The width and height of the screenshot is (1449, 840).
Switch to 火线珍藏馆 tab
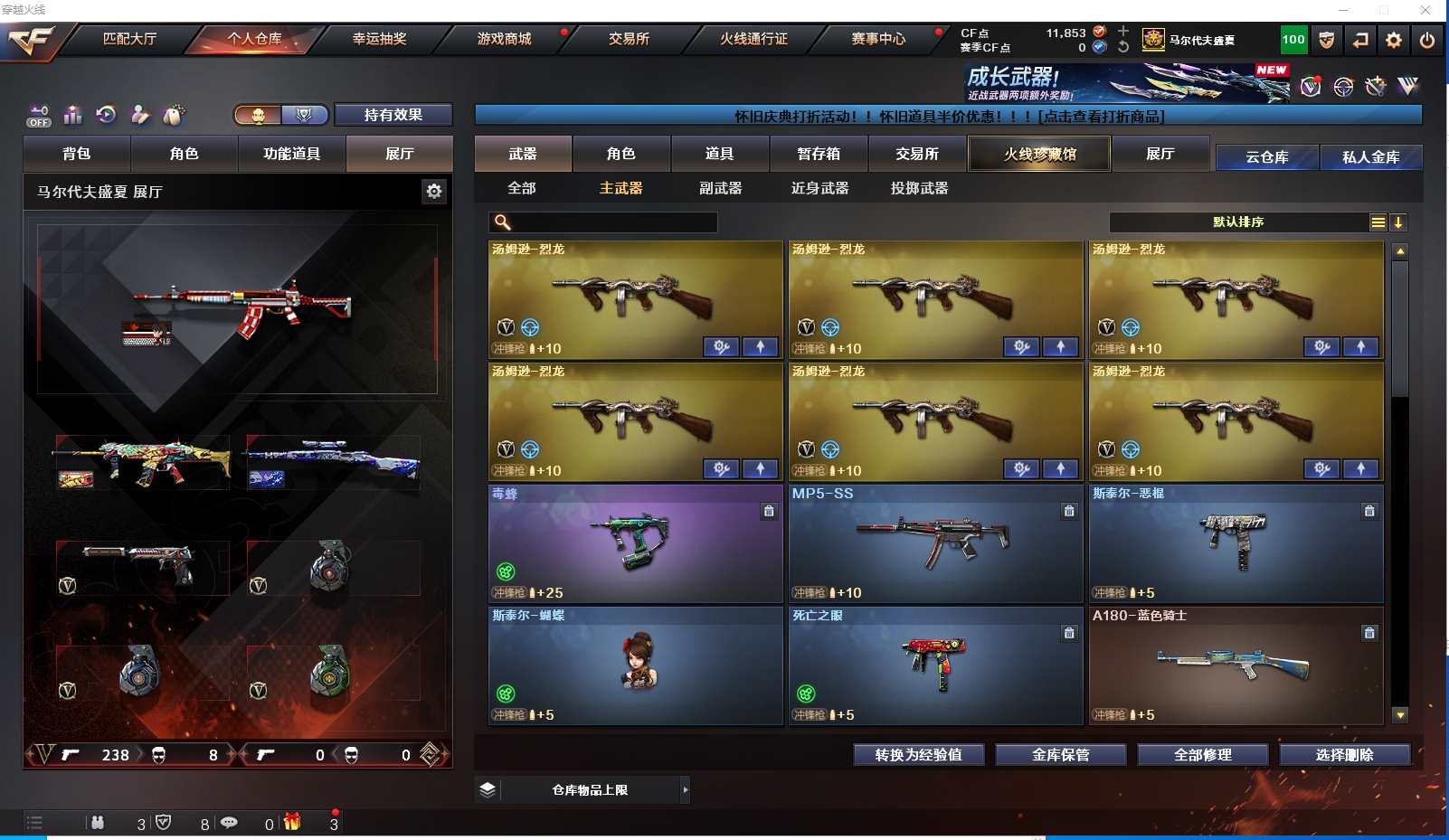point(1039,154)
